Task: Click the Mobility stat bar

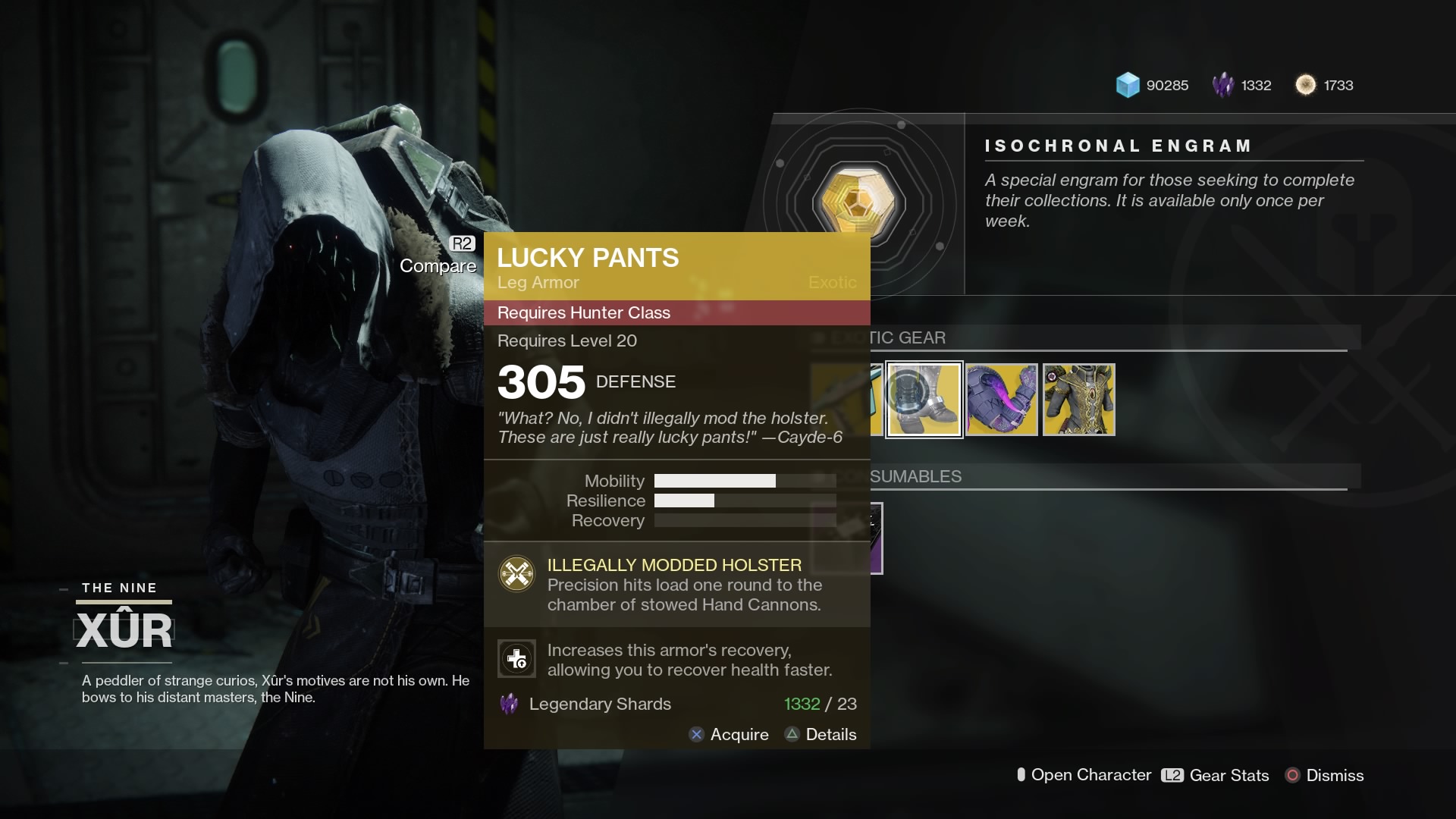Action: click(714, 480)
